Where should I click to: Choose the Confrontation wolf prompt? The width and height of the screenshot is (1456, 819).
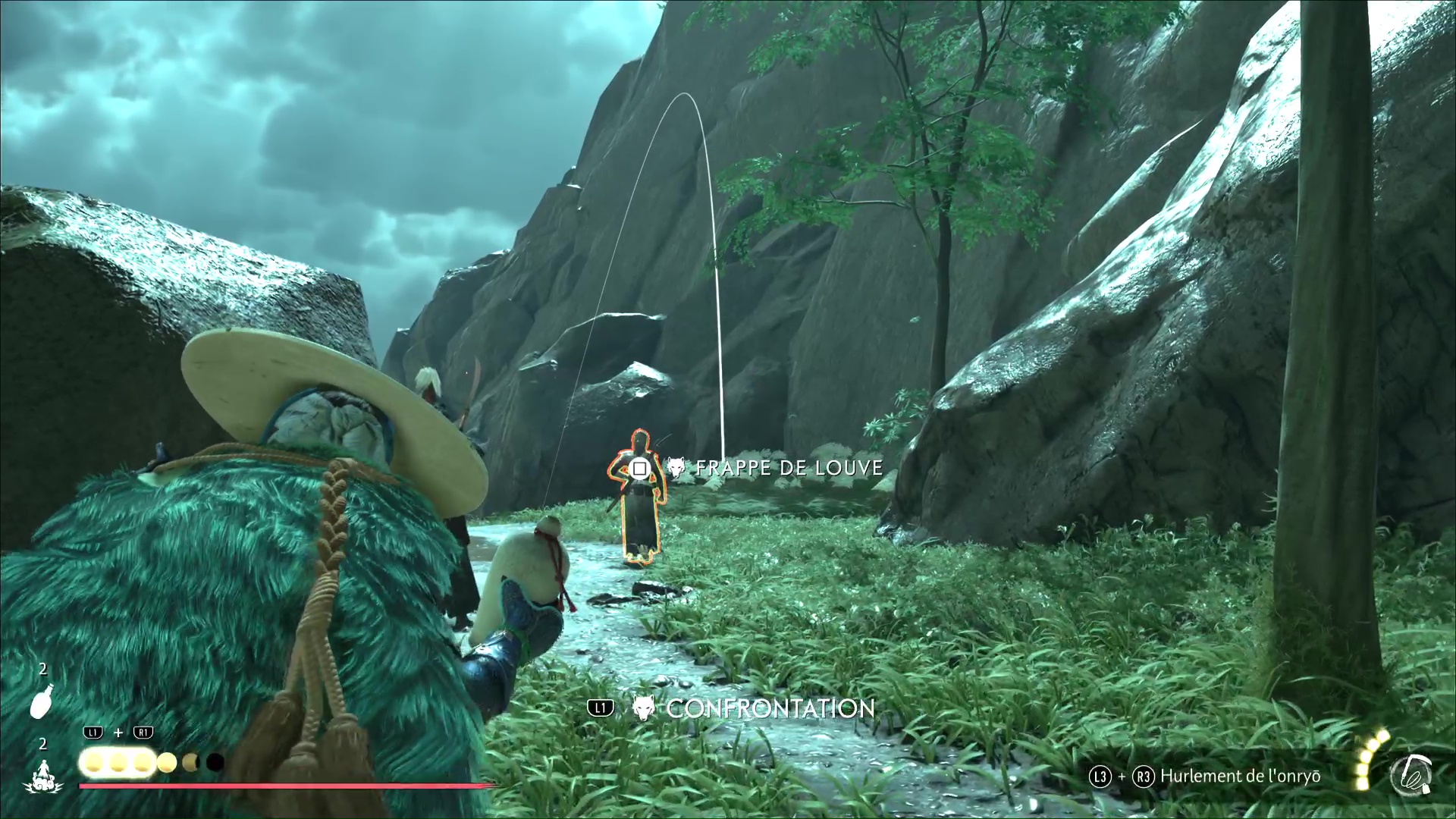pyautogui.click(x=770, y=708)
